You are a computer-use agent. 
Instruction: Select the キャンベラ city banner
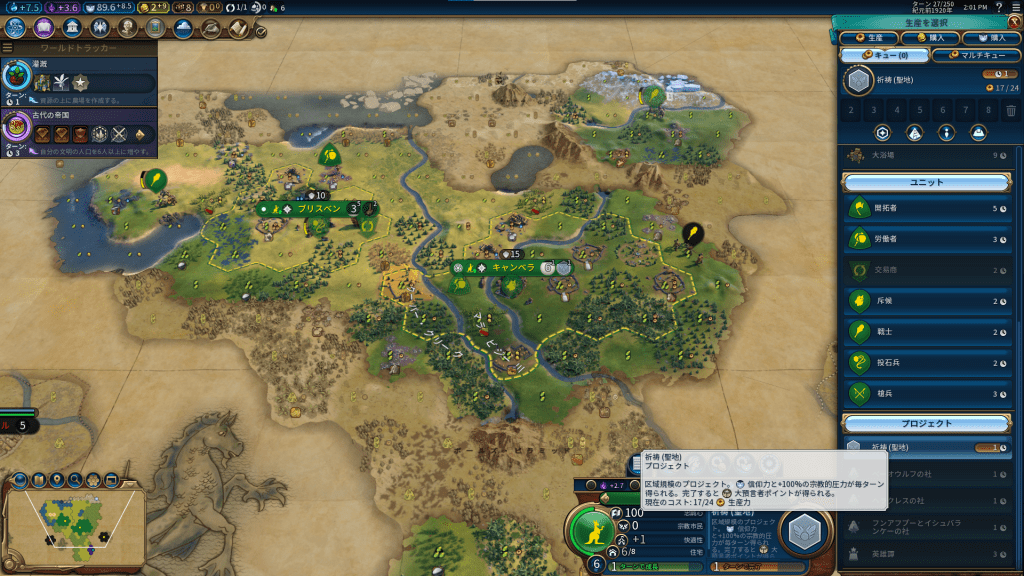(510, 268)
